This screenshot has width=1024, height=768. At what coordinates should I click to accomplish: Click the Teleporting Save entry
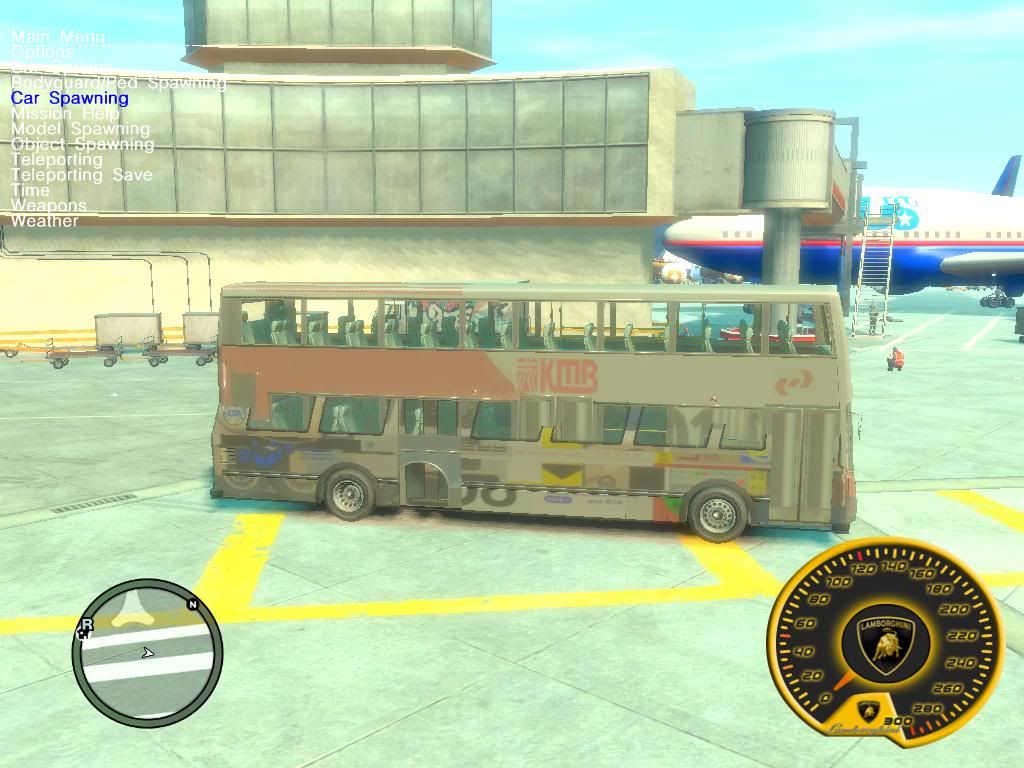point(82,175)
